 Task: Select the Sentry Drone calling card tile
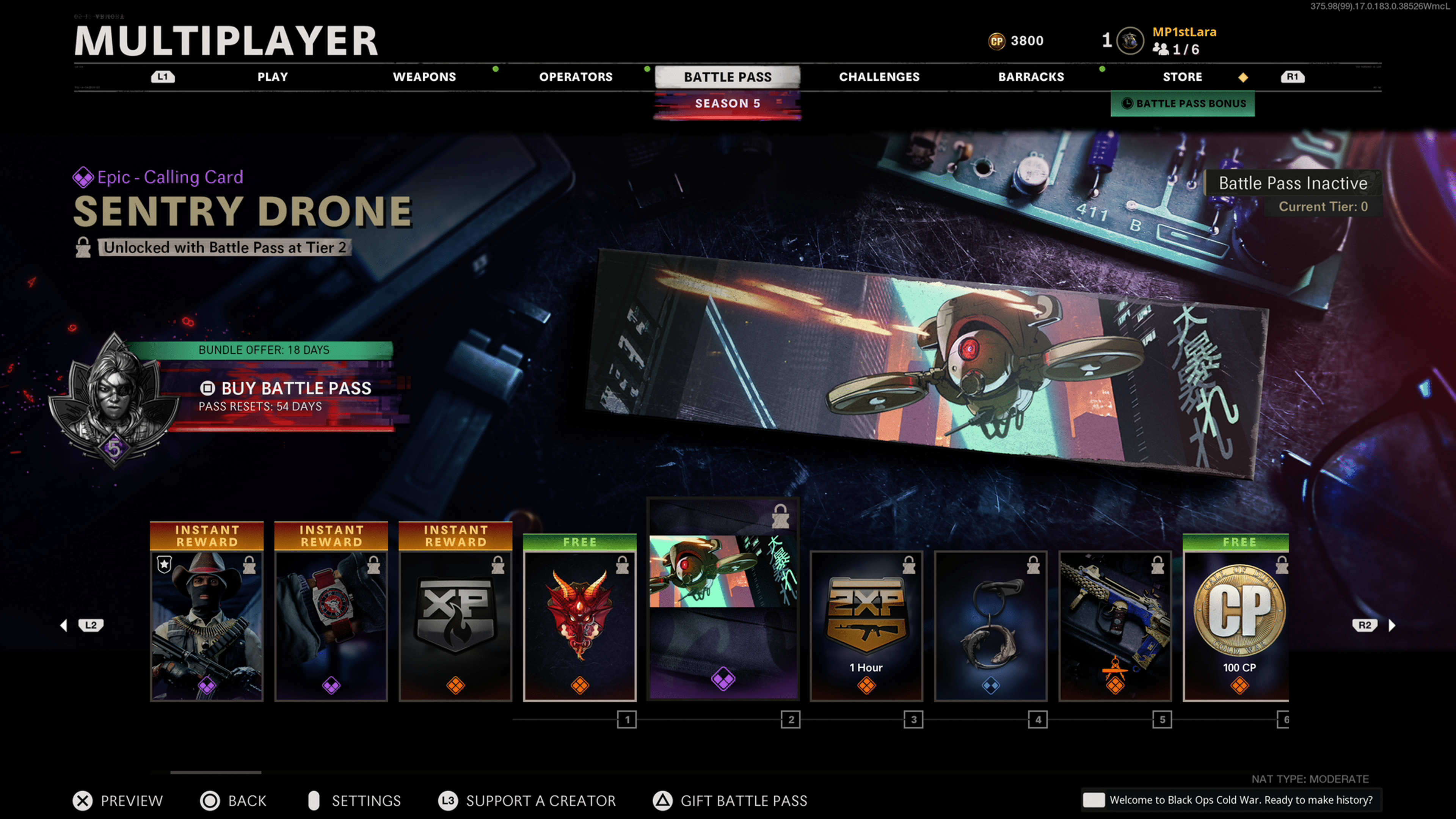(723, 599)
